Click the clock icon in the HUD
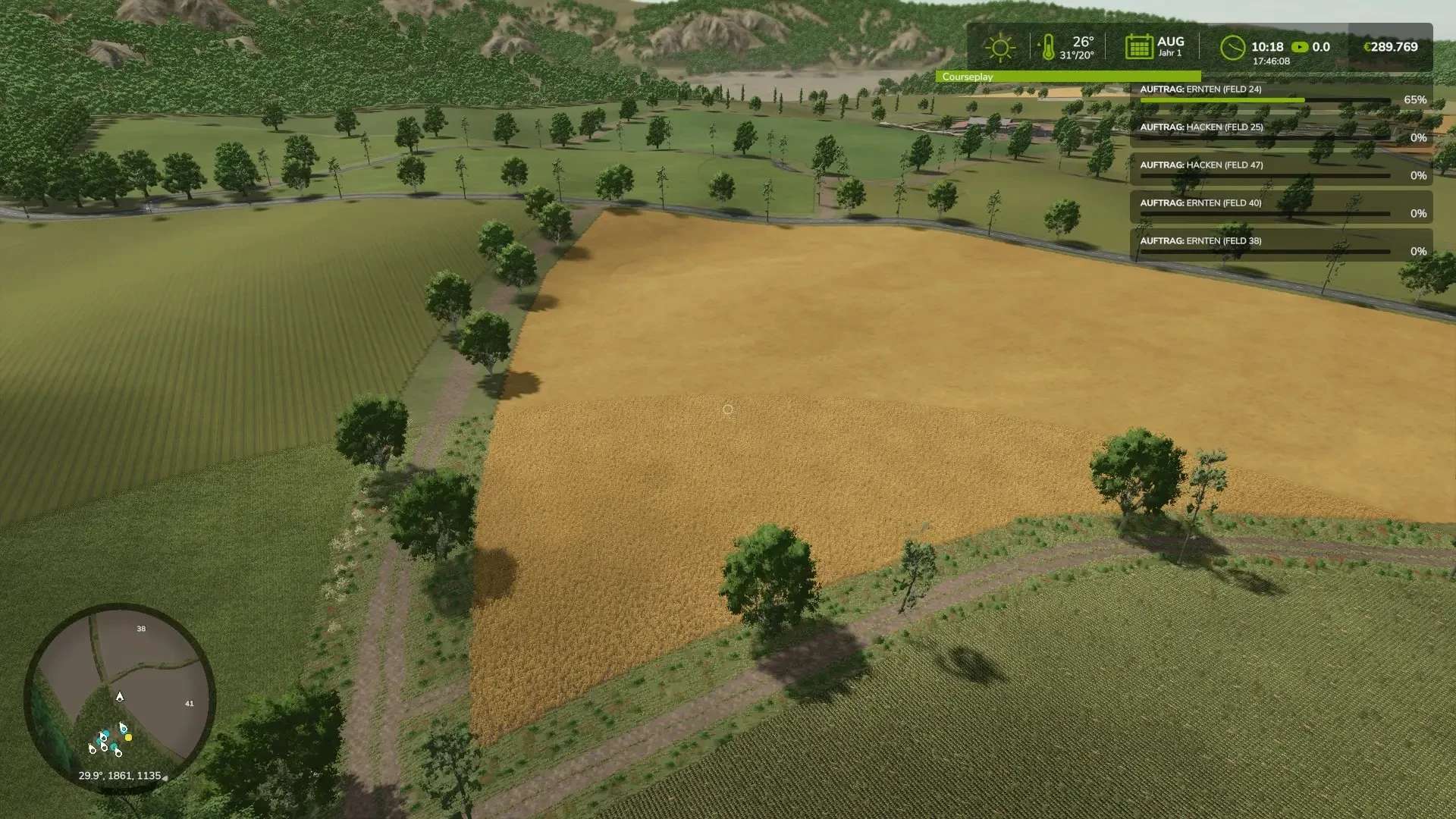Screen dimensions: 1456x819 [1232, 48]
